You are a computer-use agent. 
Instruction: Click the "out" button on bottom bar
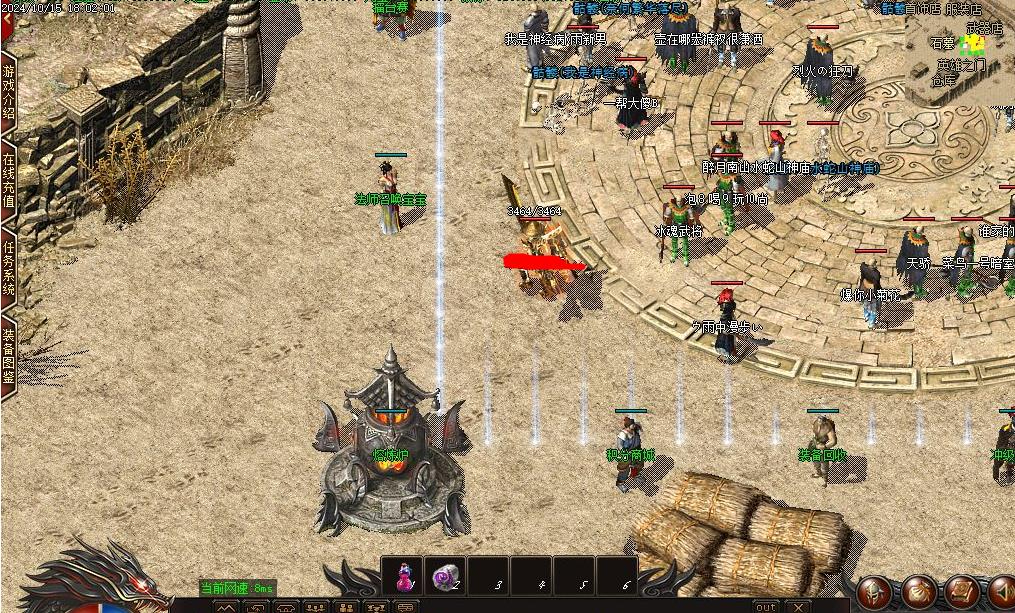[x=765, y=606]
